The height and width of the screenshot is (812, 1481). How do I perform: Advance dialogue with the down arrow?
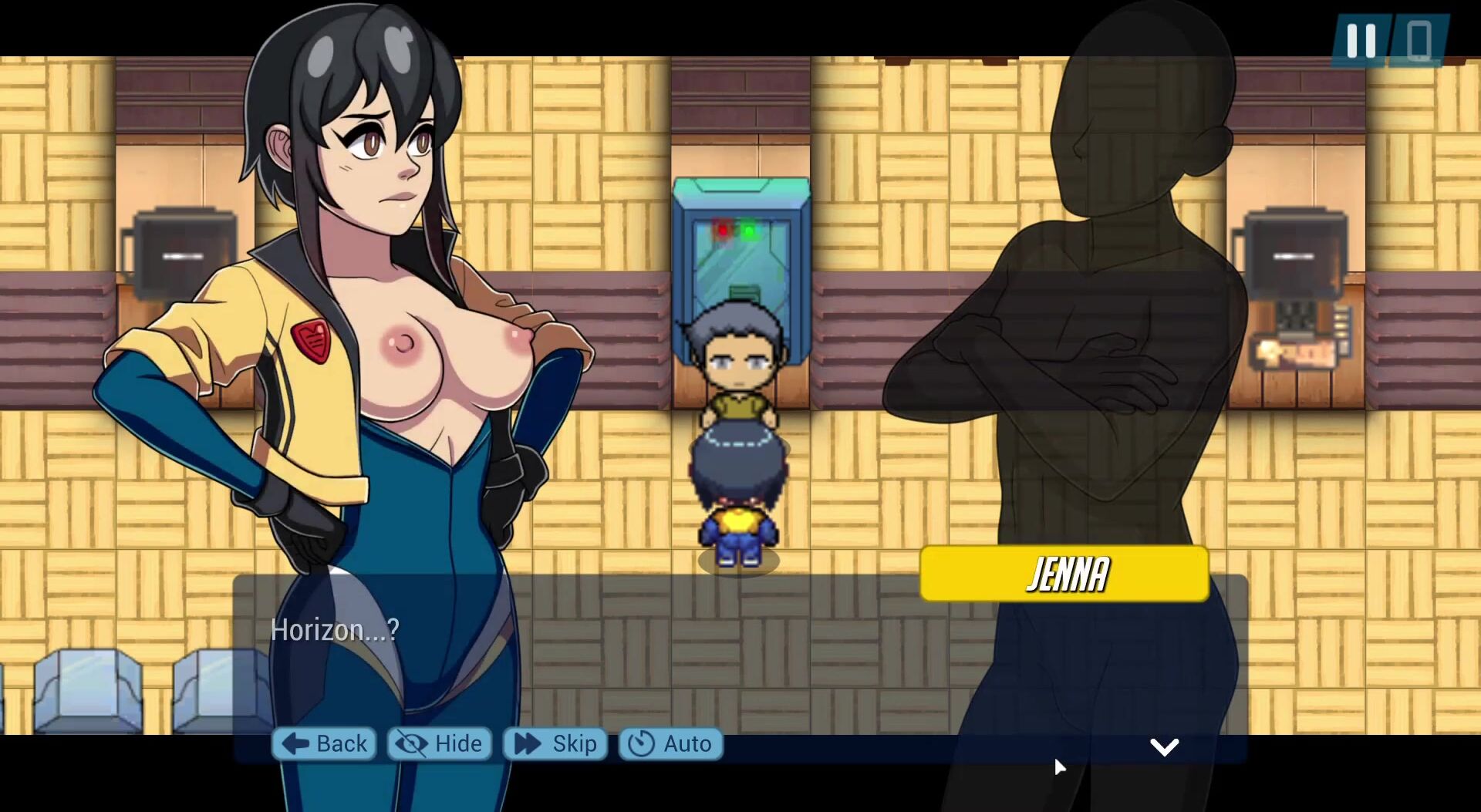[x=1164, y=746]
